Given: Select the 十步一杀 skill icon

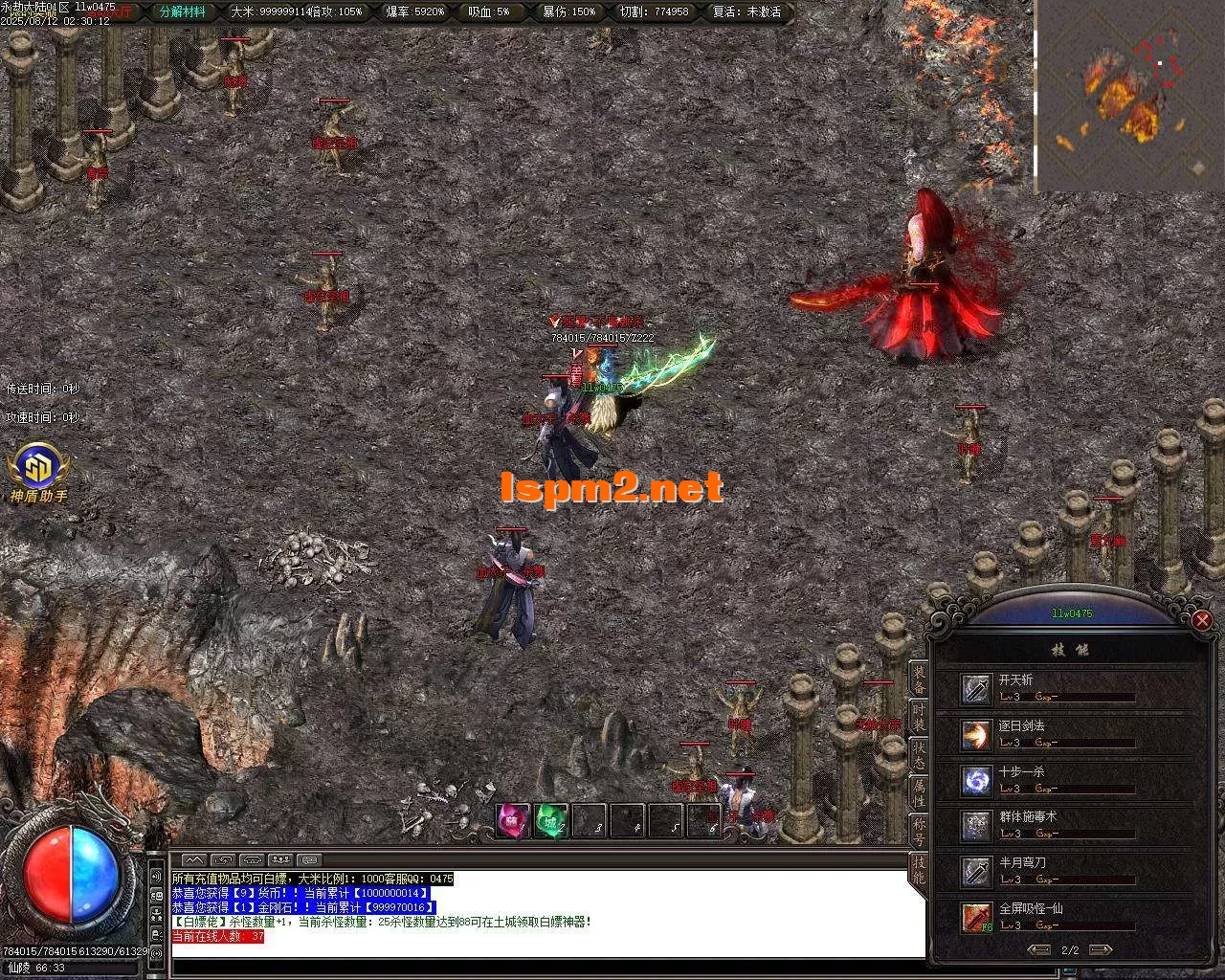Looking at the screenshot, I should (x=975, y=780).
